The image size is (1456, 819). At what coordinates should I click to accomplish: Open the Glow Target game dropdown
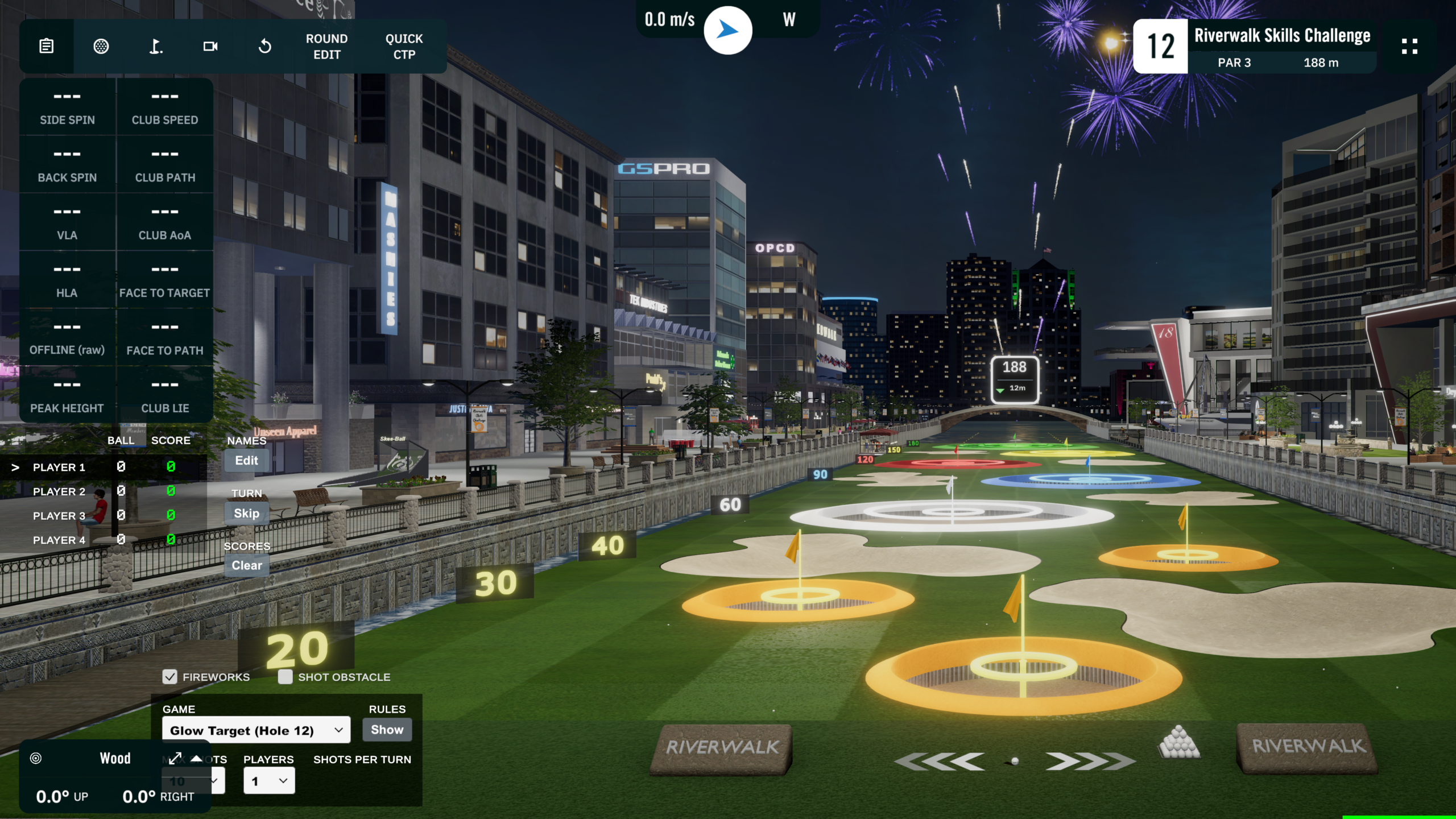pos(256,730)
